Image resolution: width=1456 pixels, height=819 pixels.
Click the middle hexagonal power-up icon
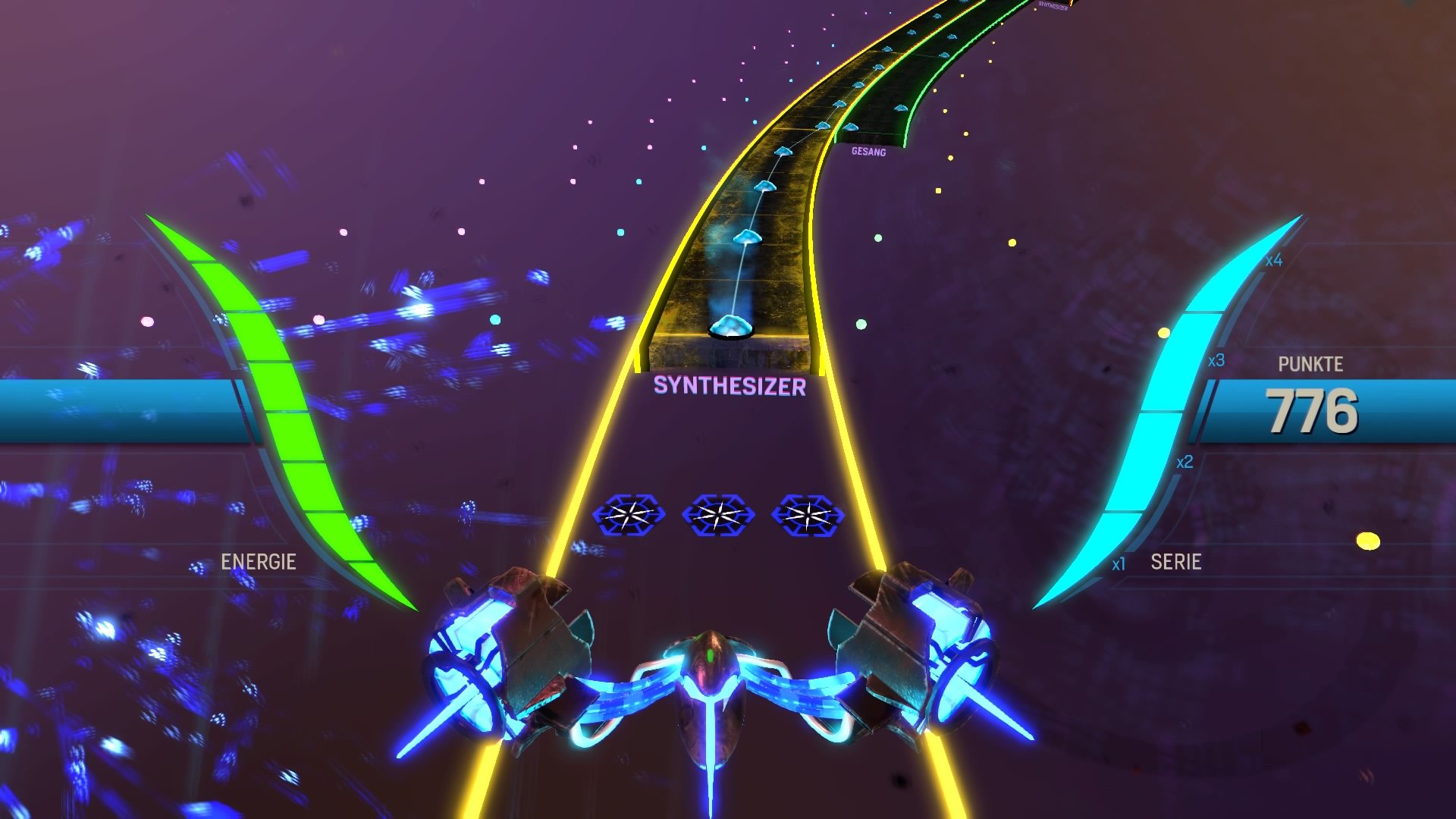[720, 516]
